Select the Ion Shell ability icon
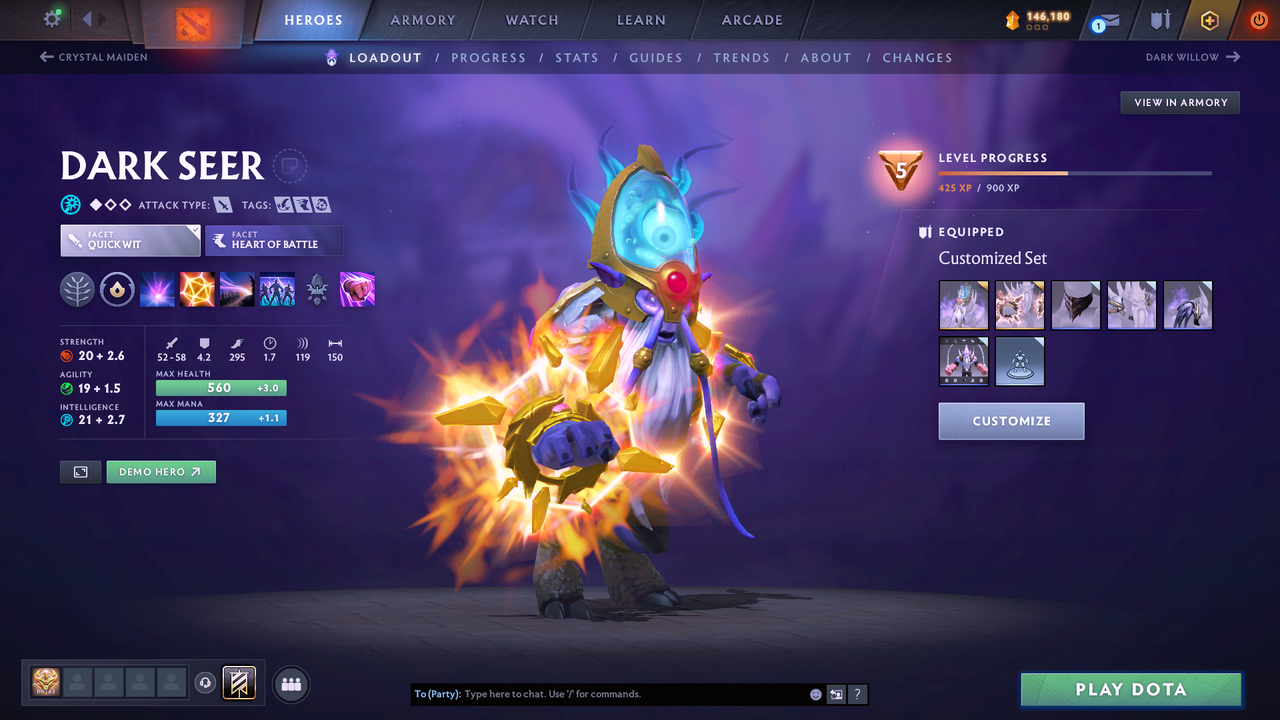The image size is (1280, 720). pyautogui.click(x=197, y=289)
